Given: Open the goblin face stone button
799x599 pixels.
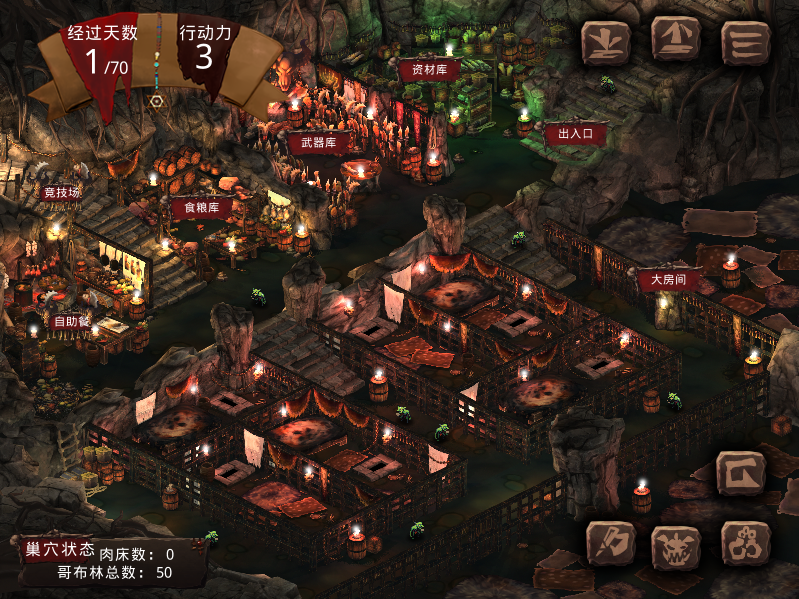Looking at the screenshot, I should [676, 546].
